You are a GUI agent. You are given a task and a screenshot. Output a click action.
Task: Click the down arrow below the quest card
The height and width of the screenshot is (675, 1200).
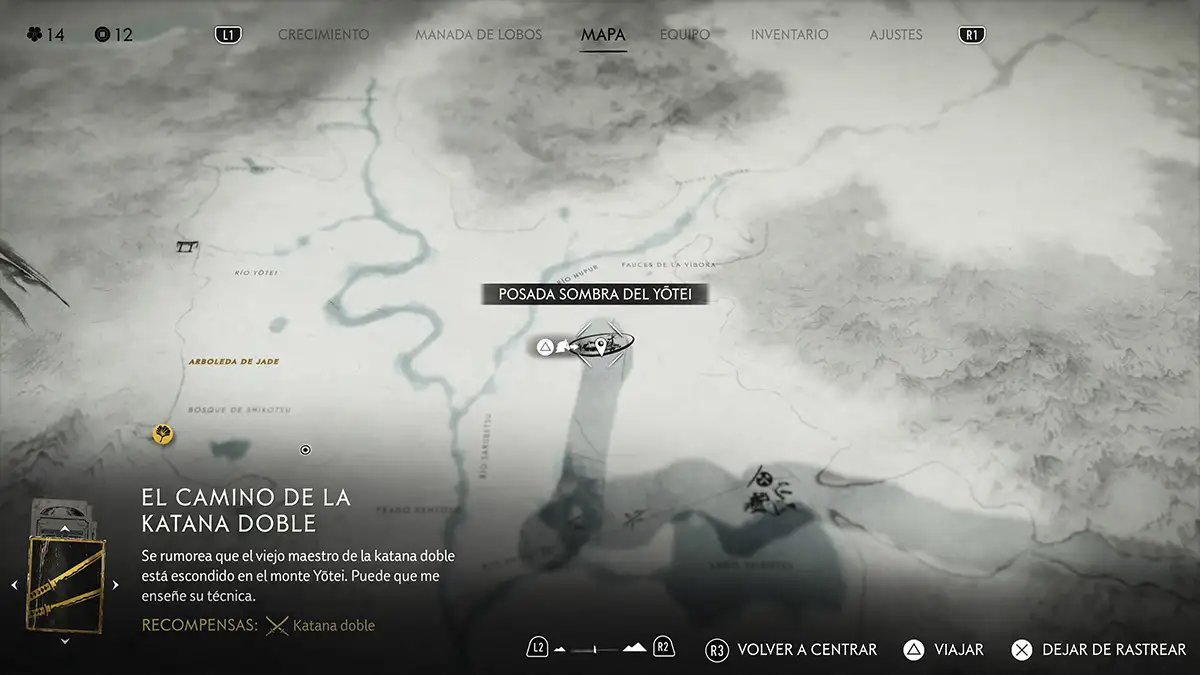[x=65, y=641]
